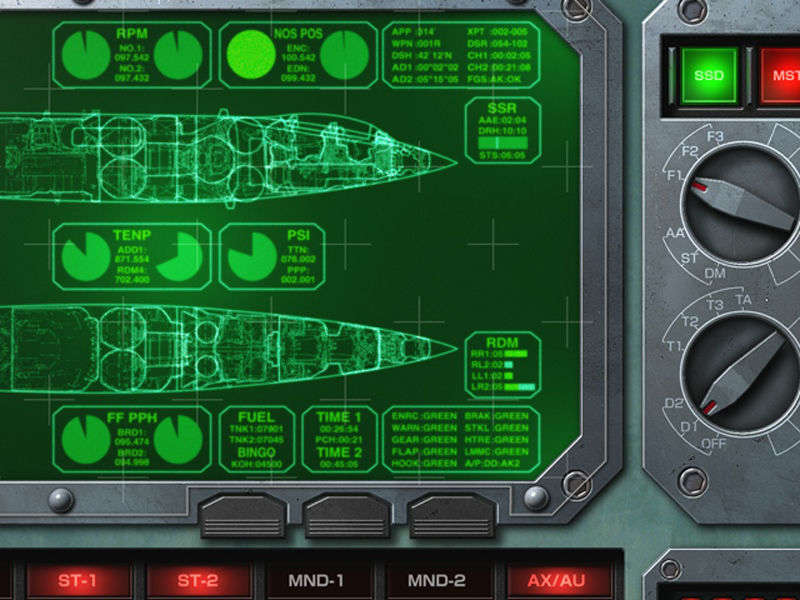Screen dimensions: 800x600
Task: Choose the ST-2 button
Action: tap(198, 581)
